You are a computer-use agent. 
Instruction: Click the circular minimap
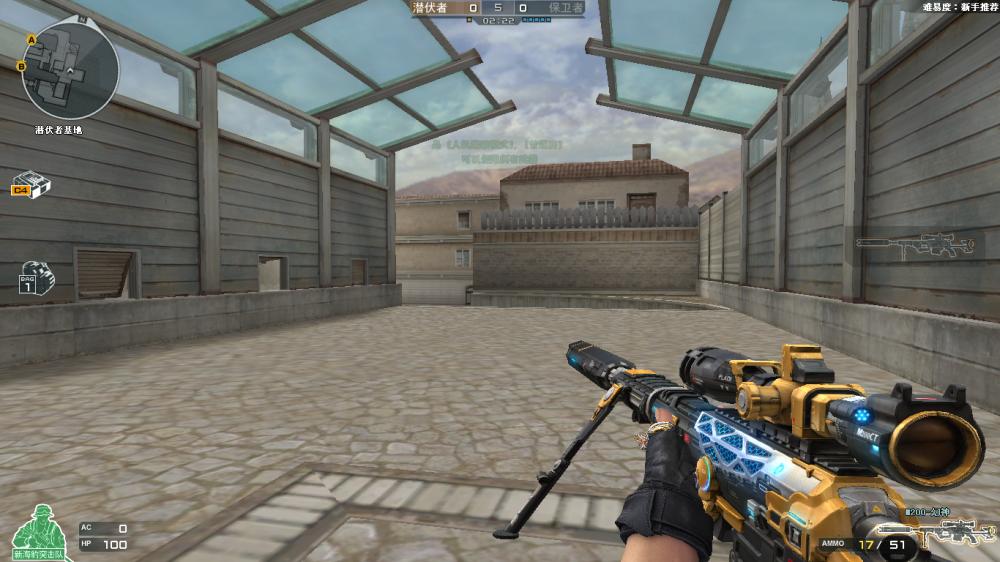[x=70, y=70]
